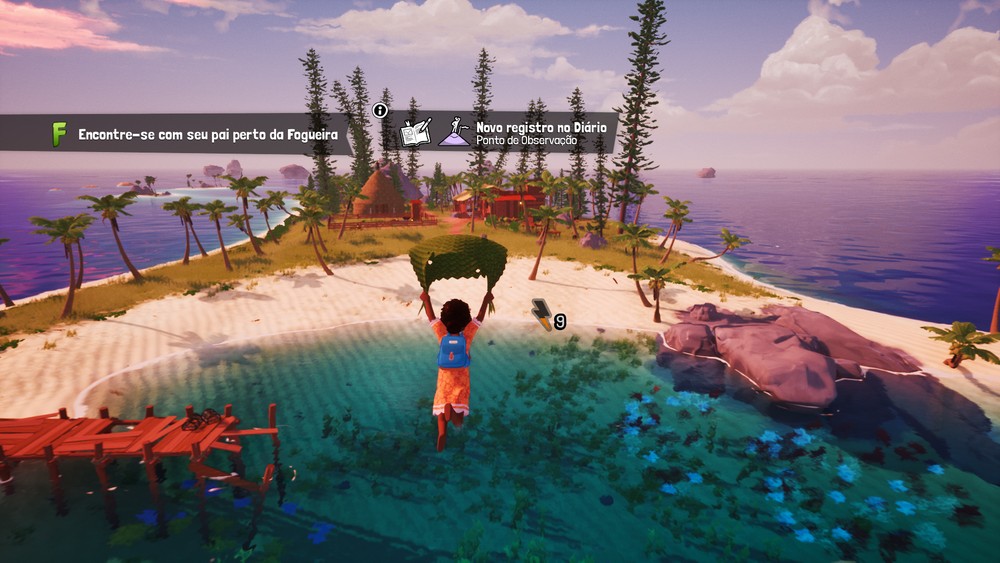Open the diary book icon
Image resolution: width=1000 pixels, height=563 pixels.
coord(415,133)
